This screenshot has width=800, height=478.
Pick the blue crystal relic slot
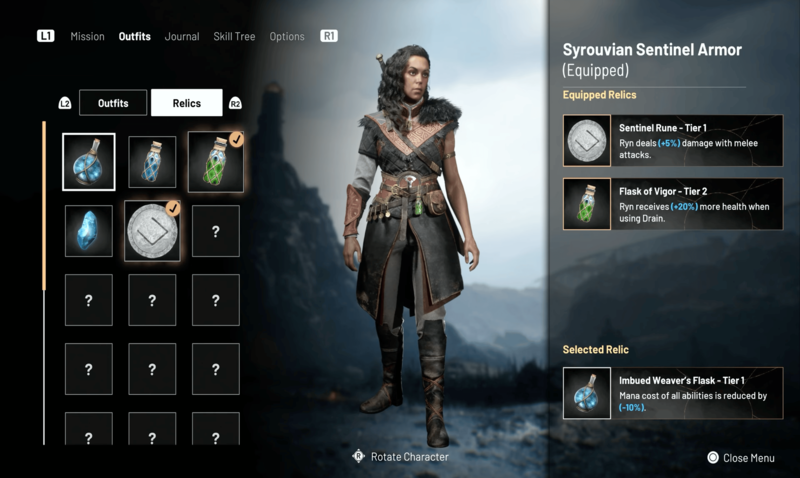pos(89,231)
